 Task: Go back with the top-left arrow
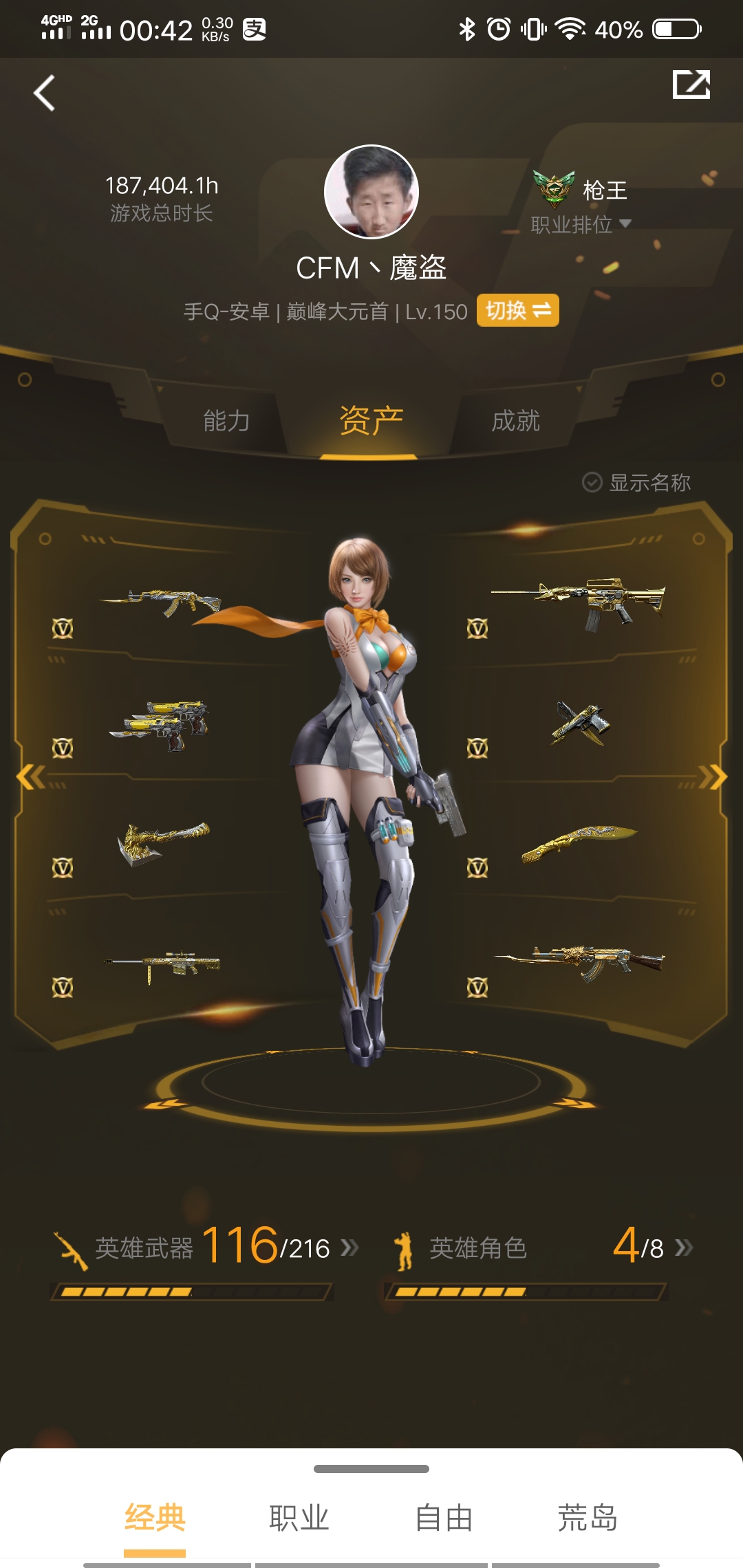click(x=45, y=93)
